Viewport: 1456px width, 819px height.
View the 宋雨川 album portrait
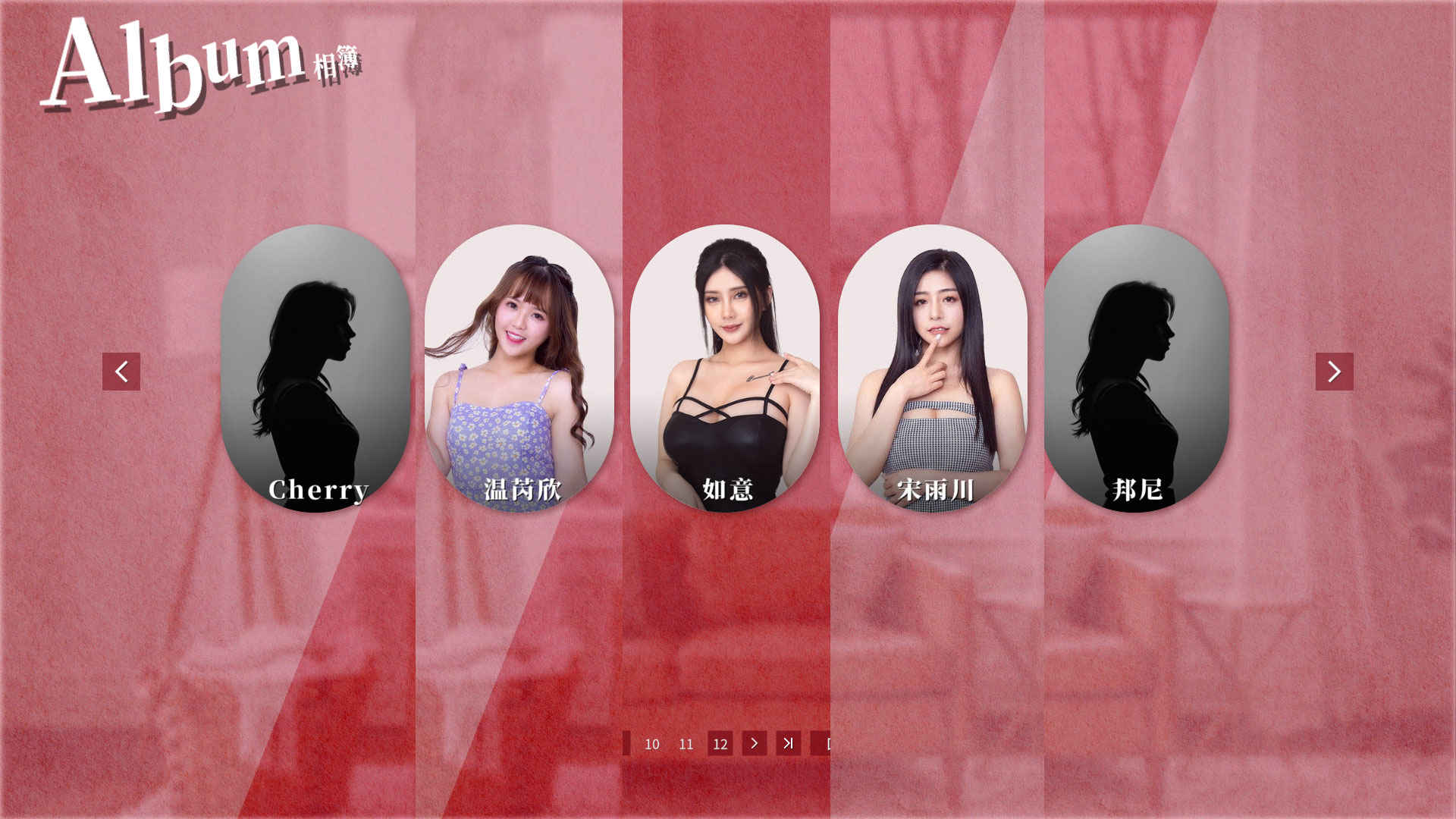(x=933, y=369)
